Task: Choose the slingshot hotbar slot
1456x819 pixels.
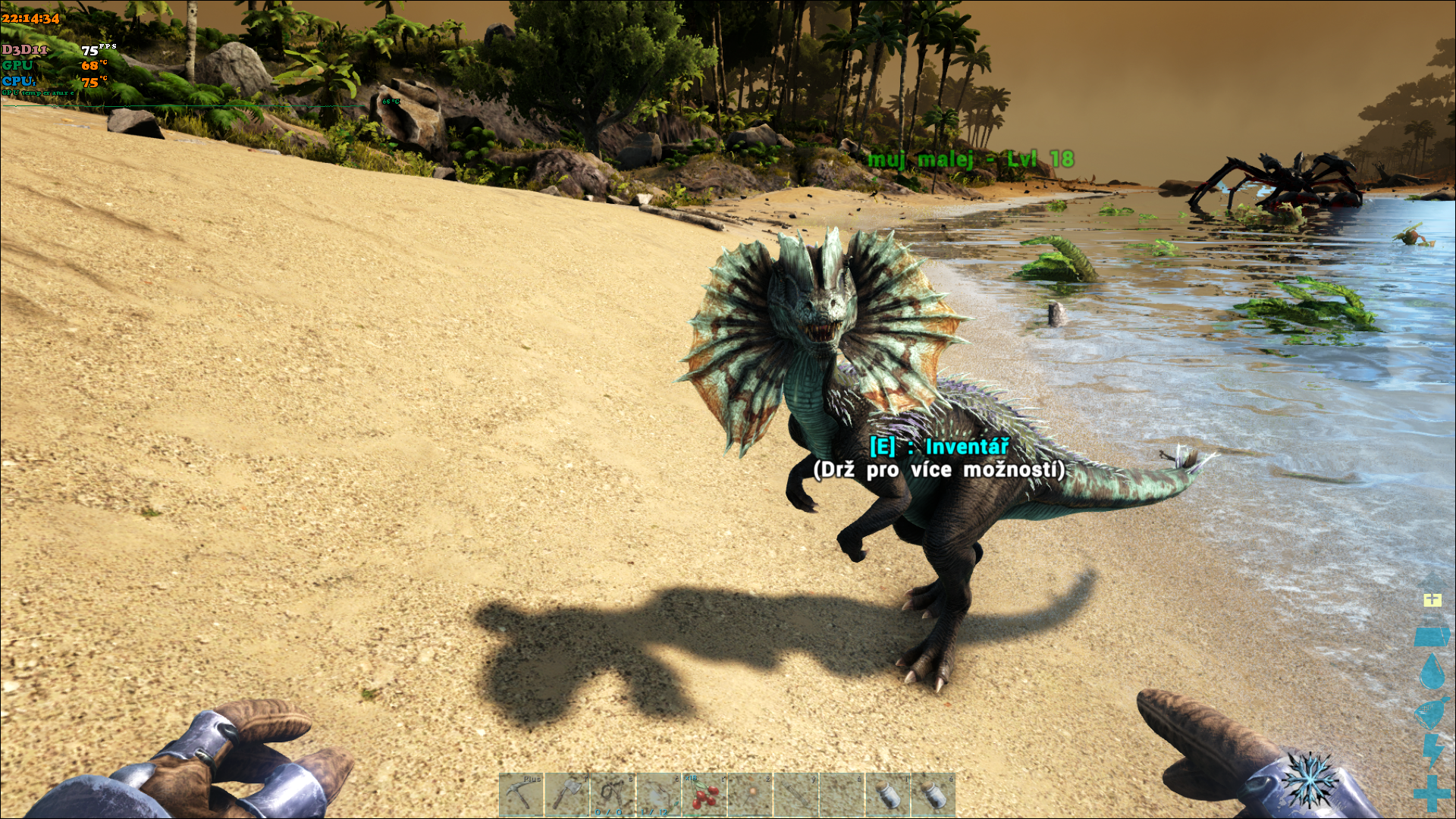Action: click(x=613, y=795)
